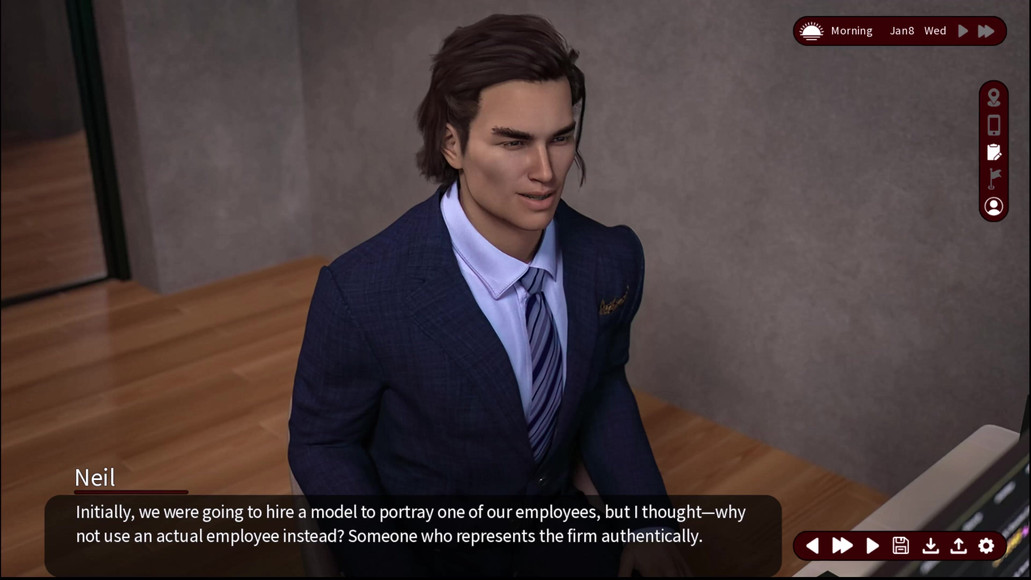The width and height of the screenshot is (1031, 580).
Task: Click the upload-arrow quick load icon
Action: 958,546
